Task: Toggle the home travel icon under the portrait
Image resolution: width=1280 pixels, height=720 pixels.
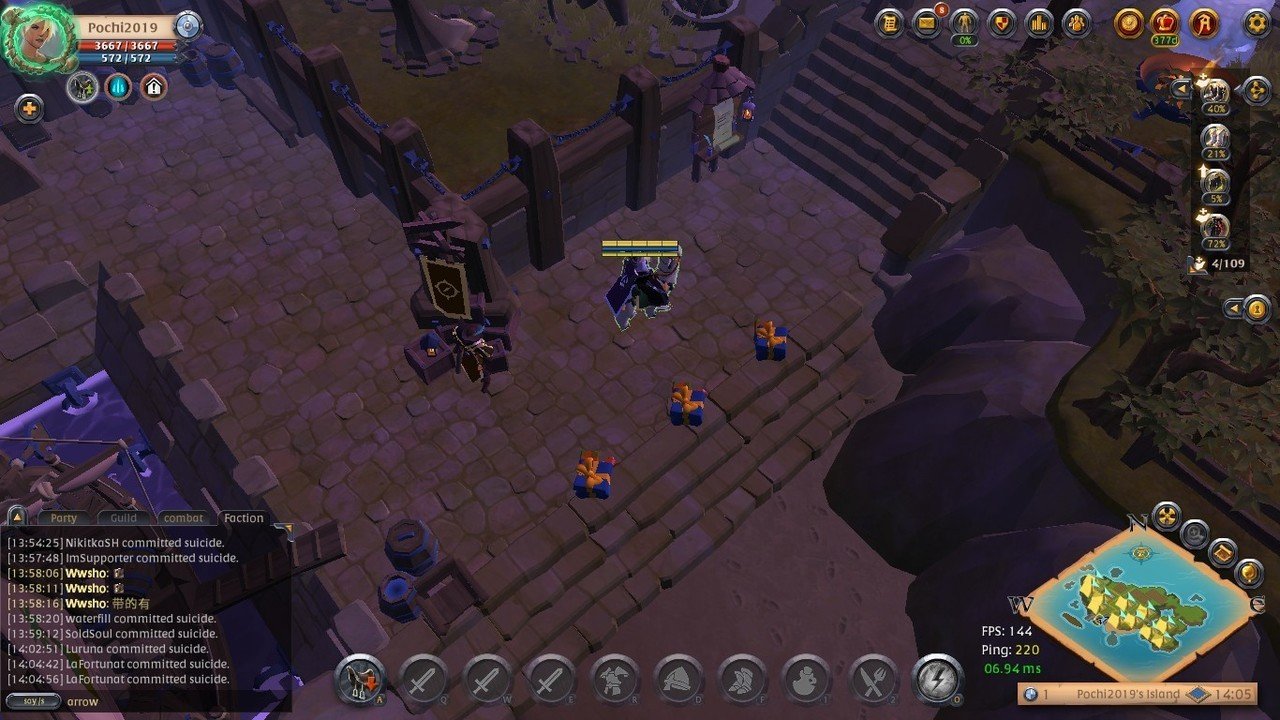Action: (x=152, y=86)
